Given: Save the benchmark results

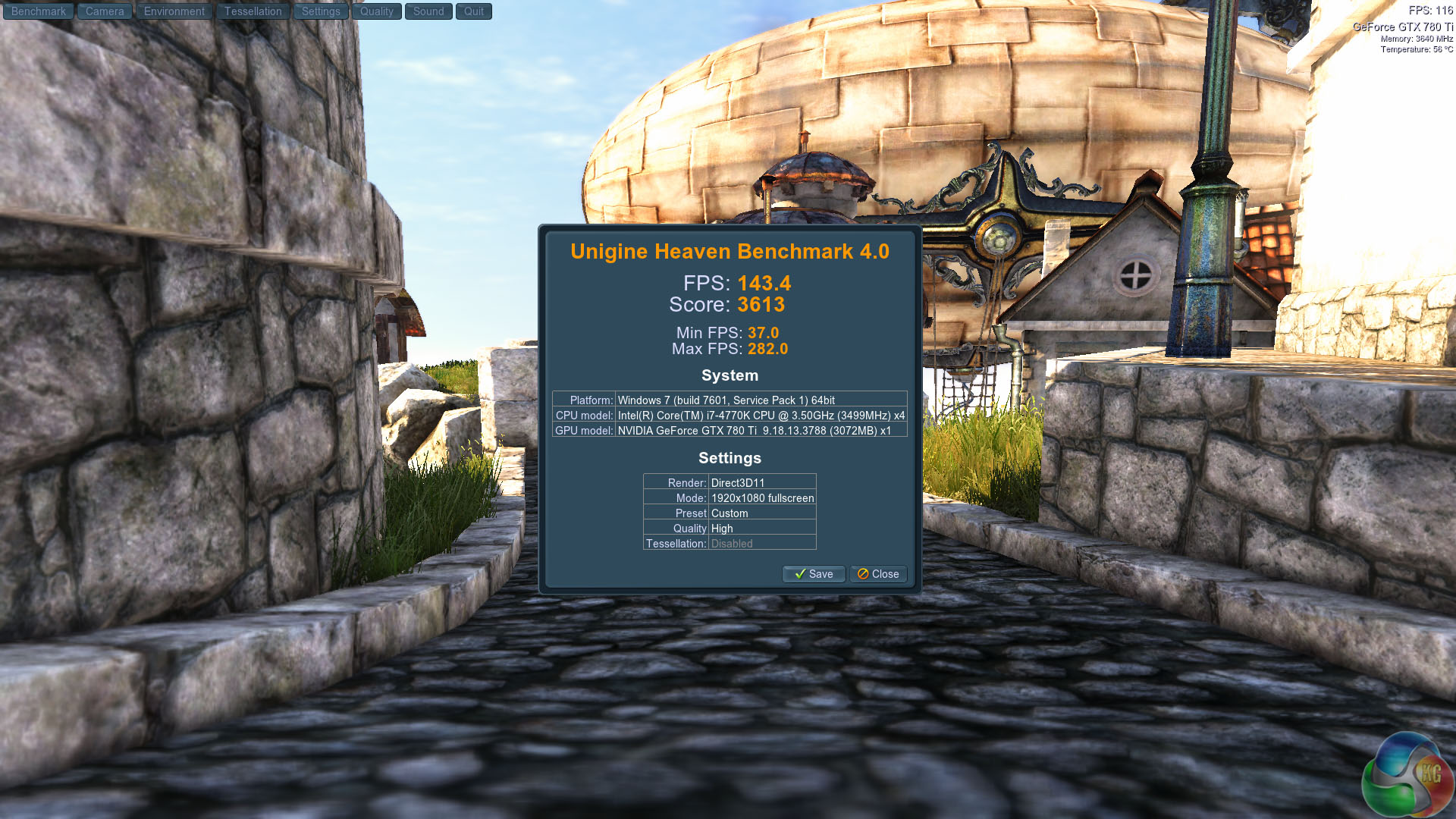Looking at the screenshot, I should [x=814, y=574].
